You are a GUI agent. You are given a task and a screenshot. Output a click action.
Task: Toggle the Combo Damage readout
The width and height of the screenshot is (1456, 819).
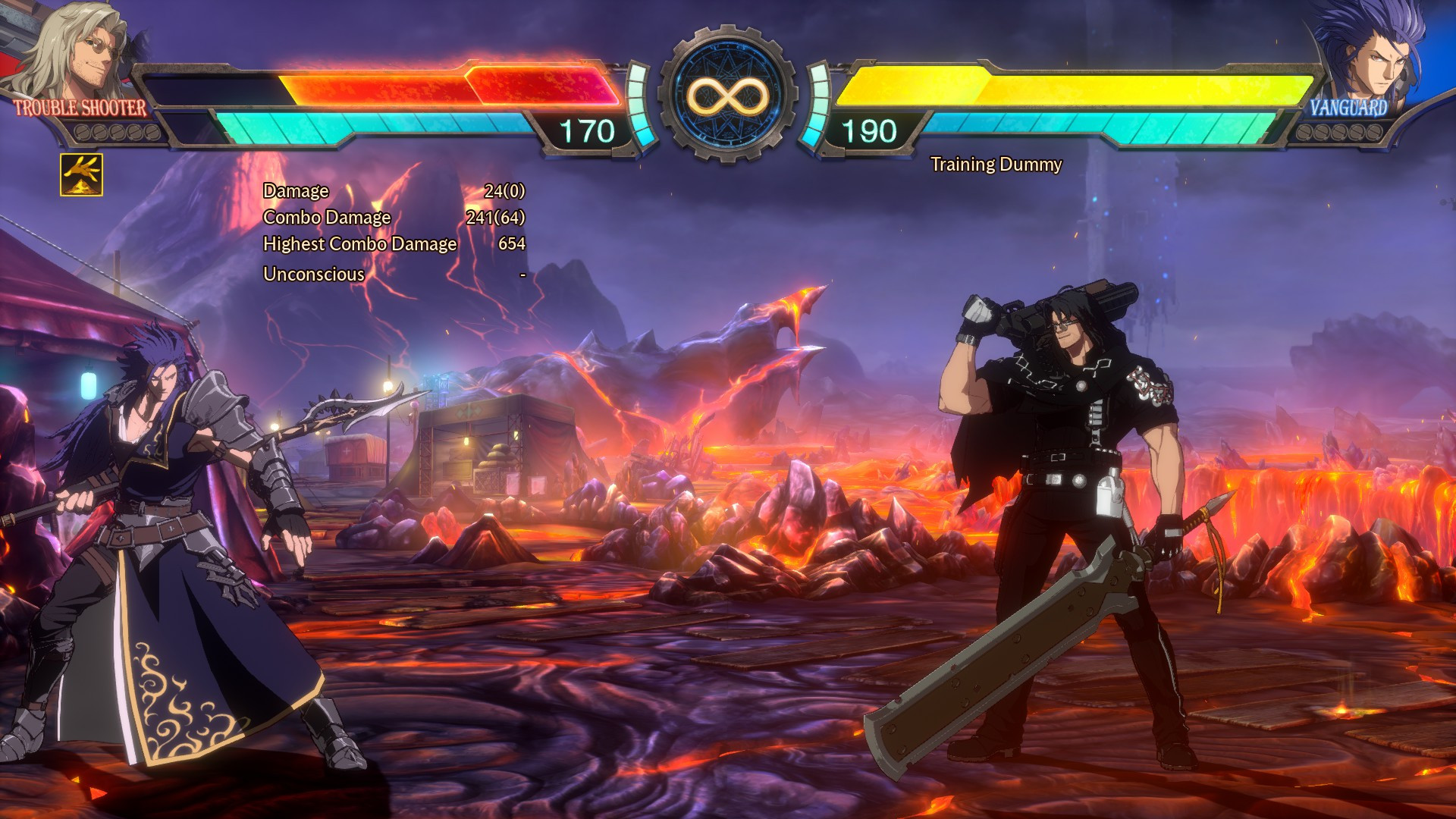tap(326, 218)
